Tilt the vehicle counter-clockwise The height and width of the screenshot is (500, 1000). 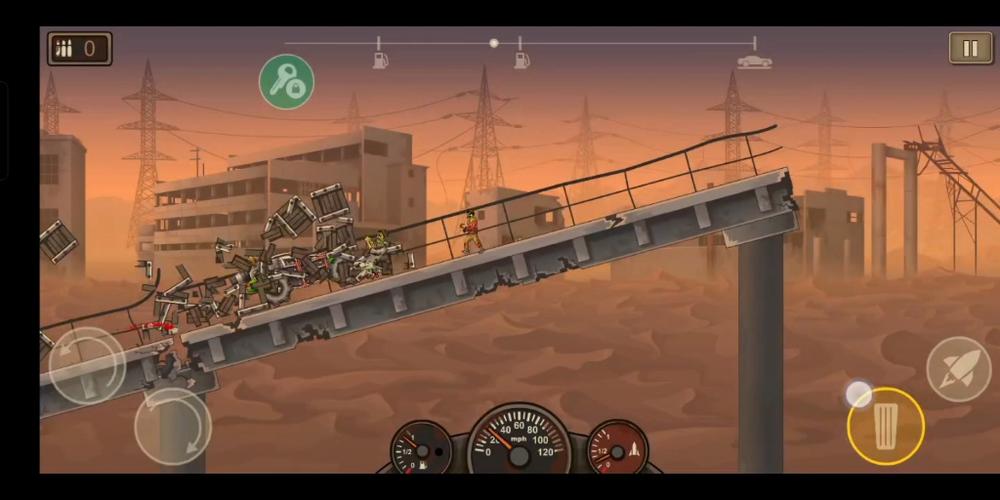pos(87,365)
